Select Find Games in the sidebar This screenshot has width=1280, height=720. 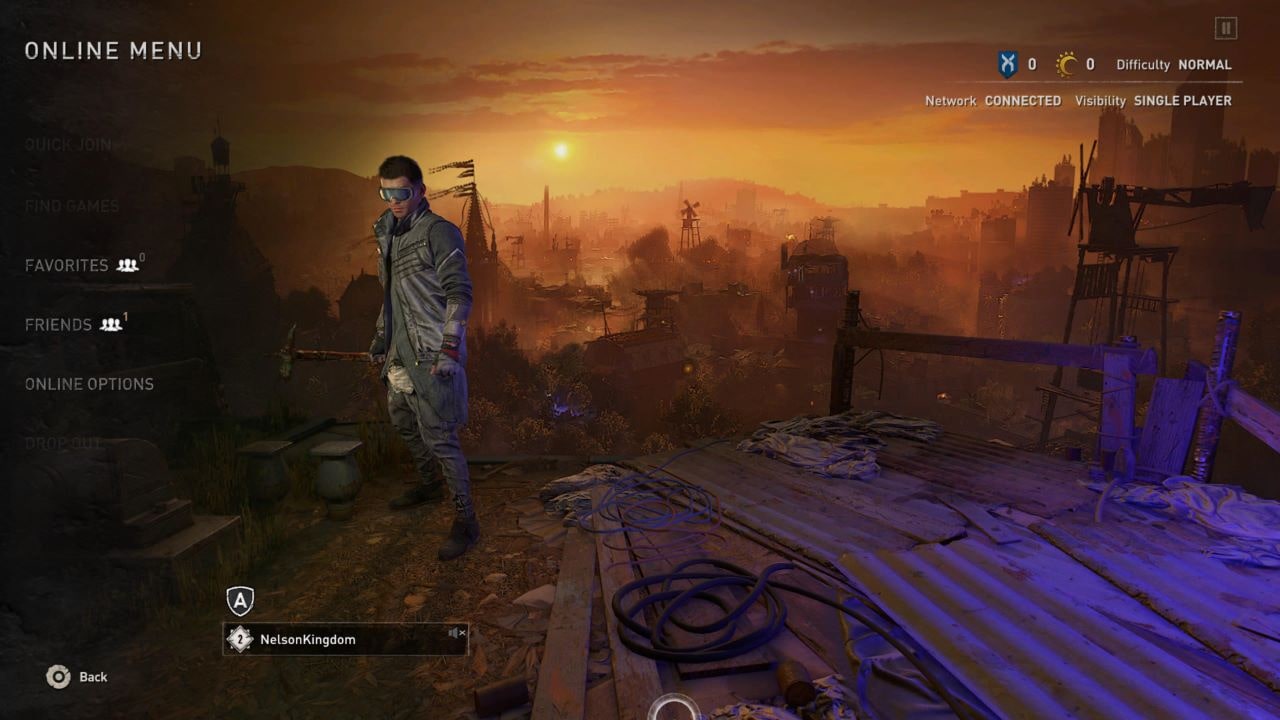70,205
